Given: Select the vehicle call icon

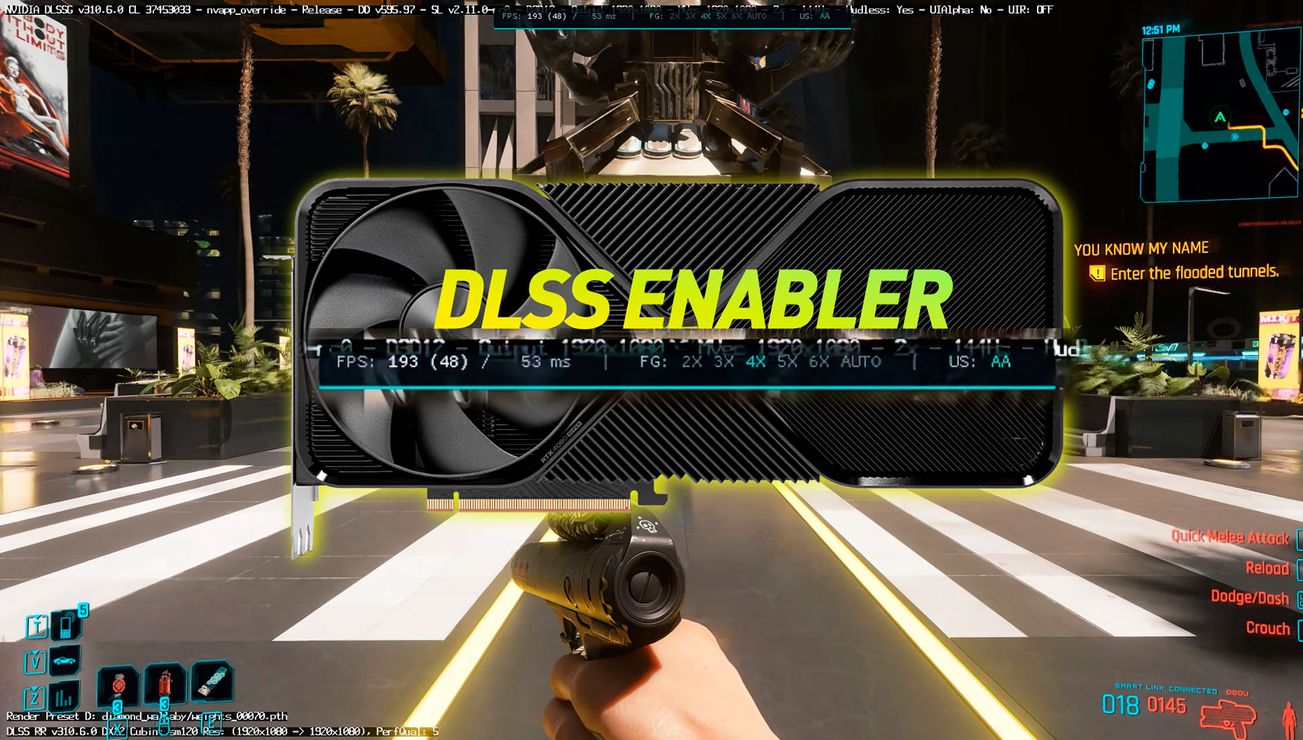Looking at the screenshot, I should pos(65,660).
